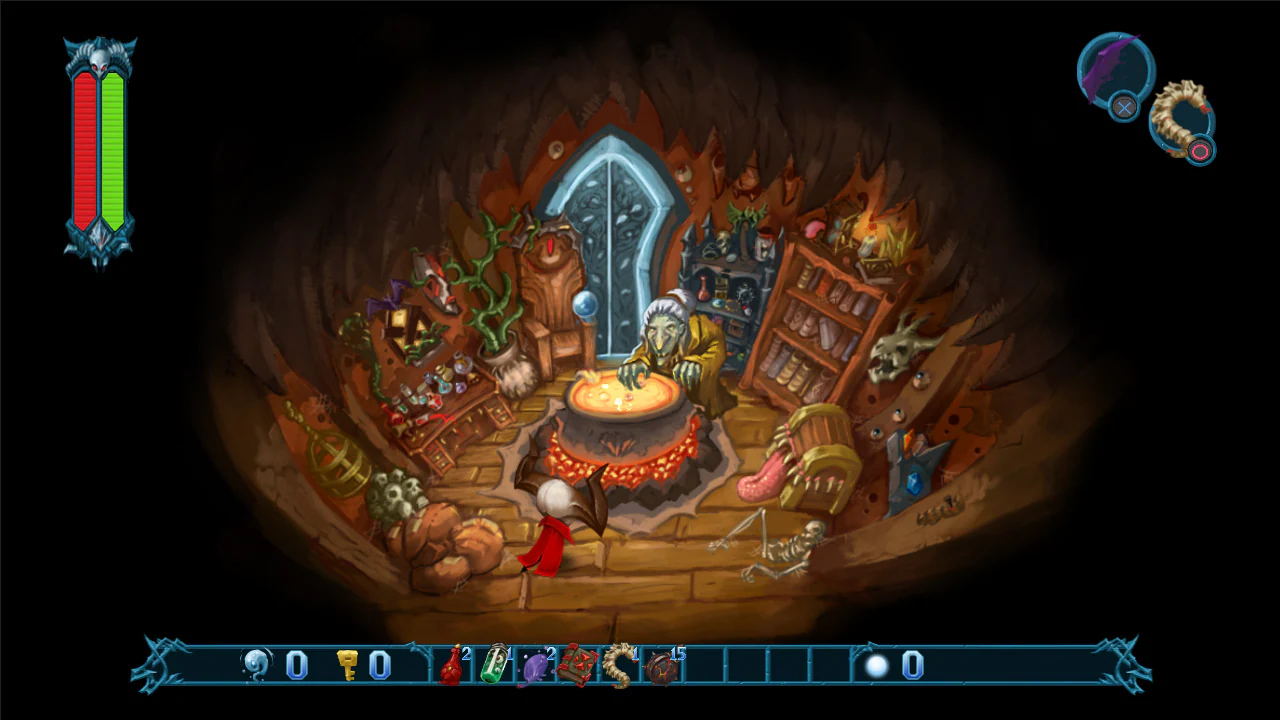Select the equipped bone necklace circle slot
The image size is (1280, 720).
[1182, 122]
